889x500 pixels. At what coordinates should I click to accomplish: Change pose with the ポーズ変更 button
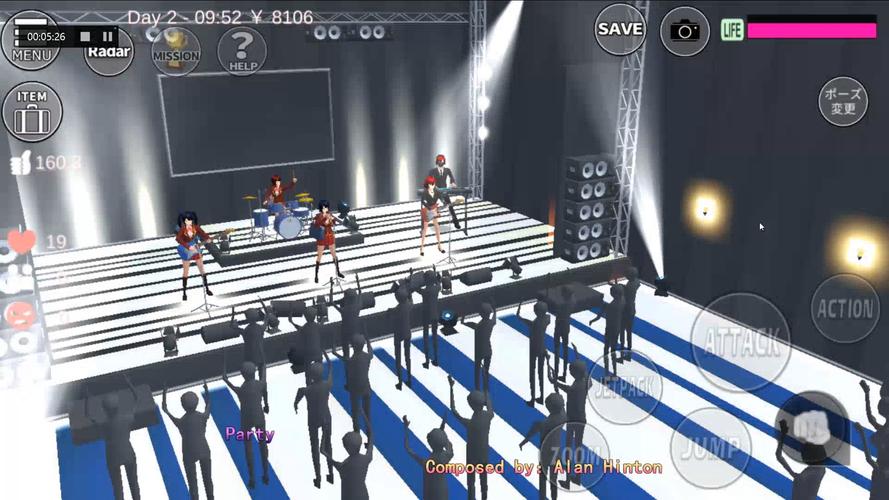click(x=843, y=102)
